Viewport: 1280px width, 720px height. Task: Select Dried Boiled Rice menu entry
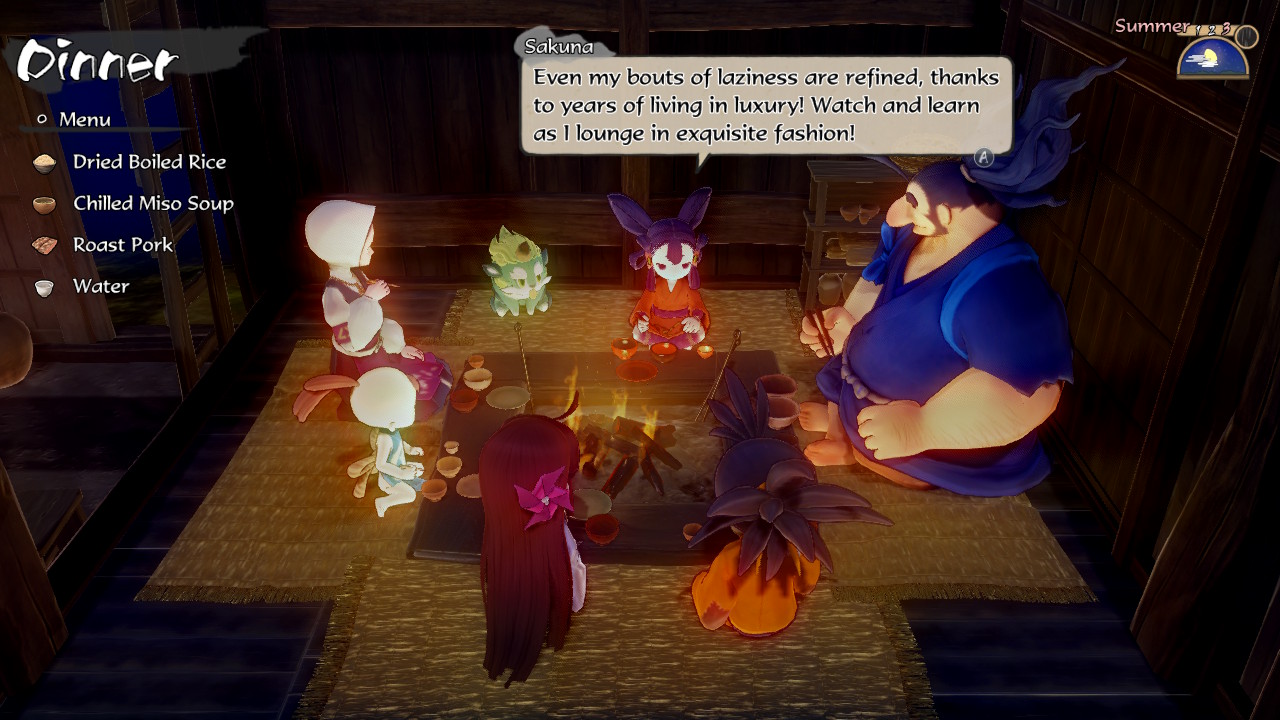149,162
